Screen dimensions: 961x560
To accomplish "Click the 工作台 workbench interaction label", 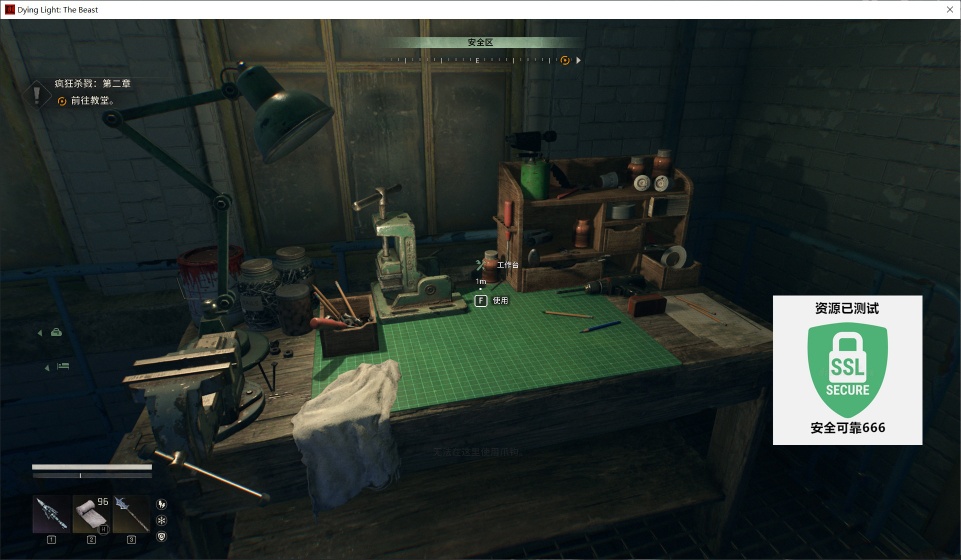I will click(x=508, y=265).
